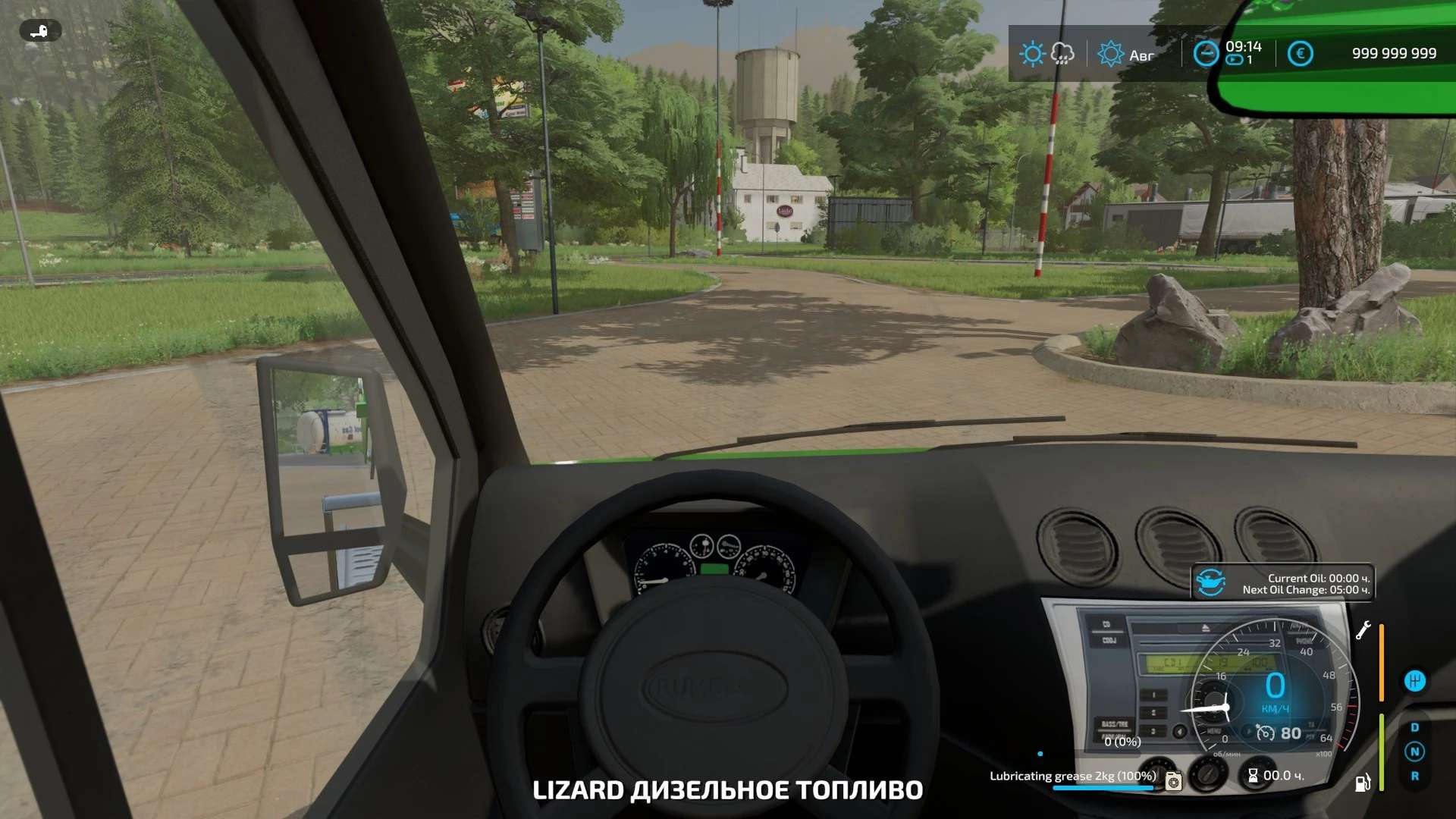Select the wrench damage icon
Image resolution: width=1456 pixels, height=819 pixels.
click(1363, 631)
